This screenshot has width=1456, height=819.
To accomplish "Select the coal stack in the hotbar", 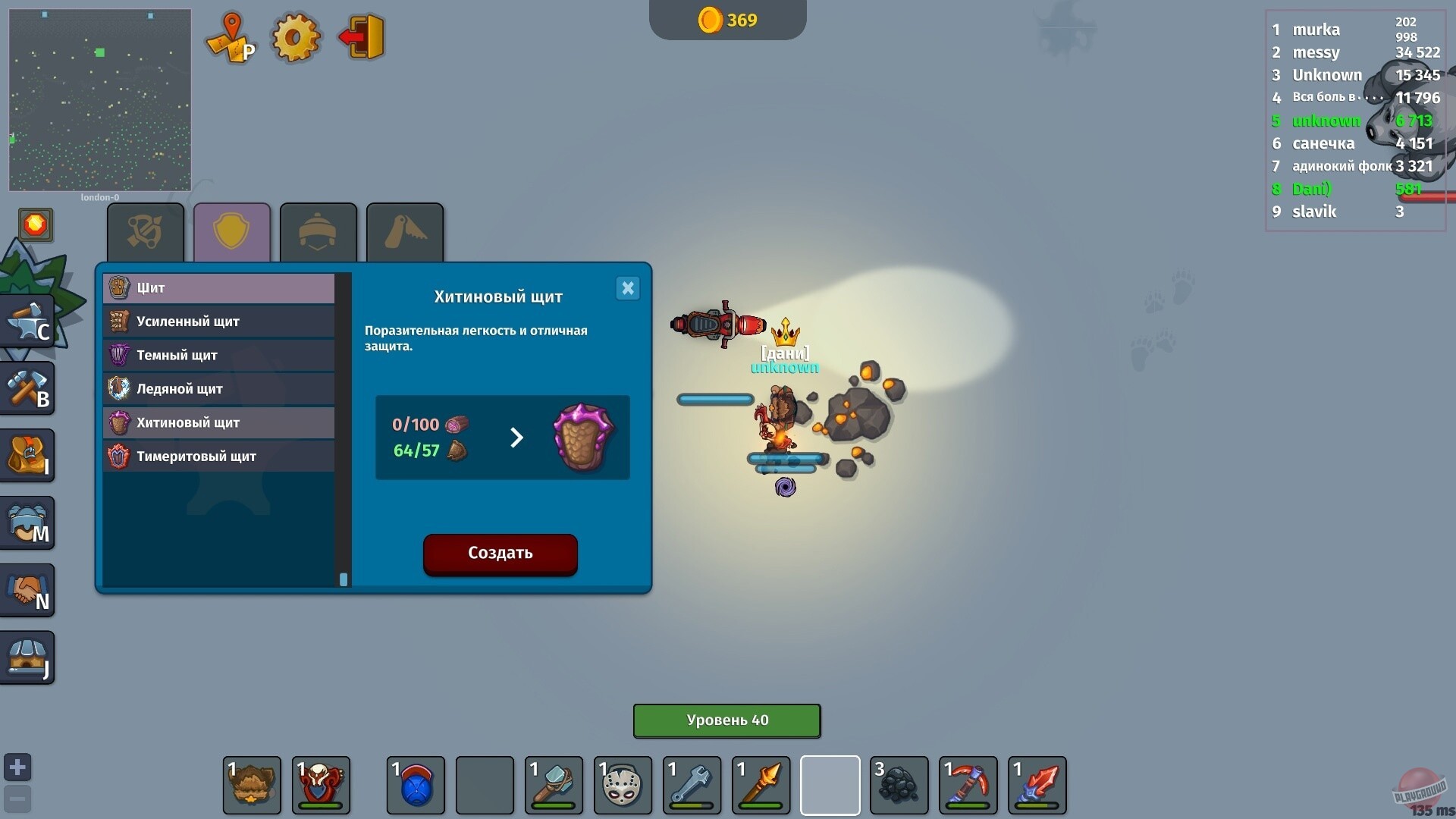I will 899,786.
